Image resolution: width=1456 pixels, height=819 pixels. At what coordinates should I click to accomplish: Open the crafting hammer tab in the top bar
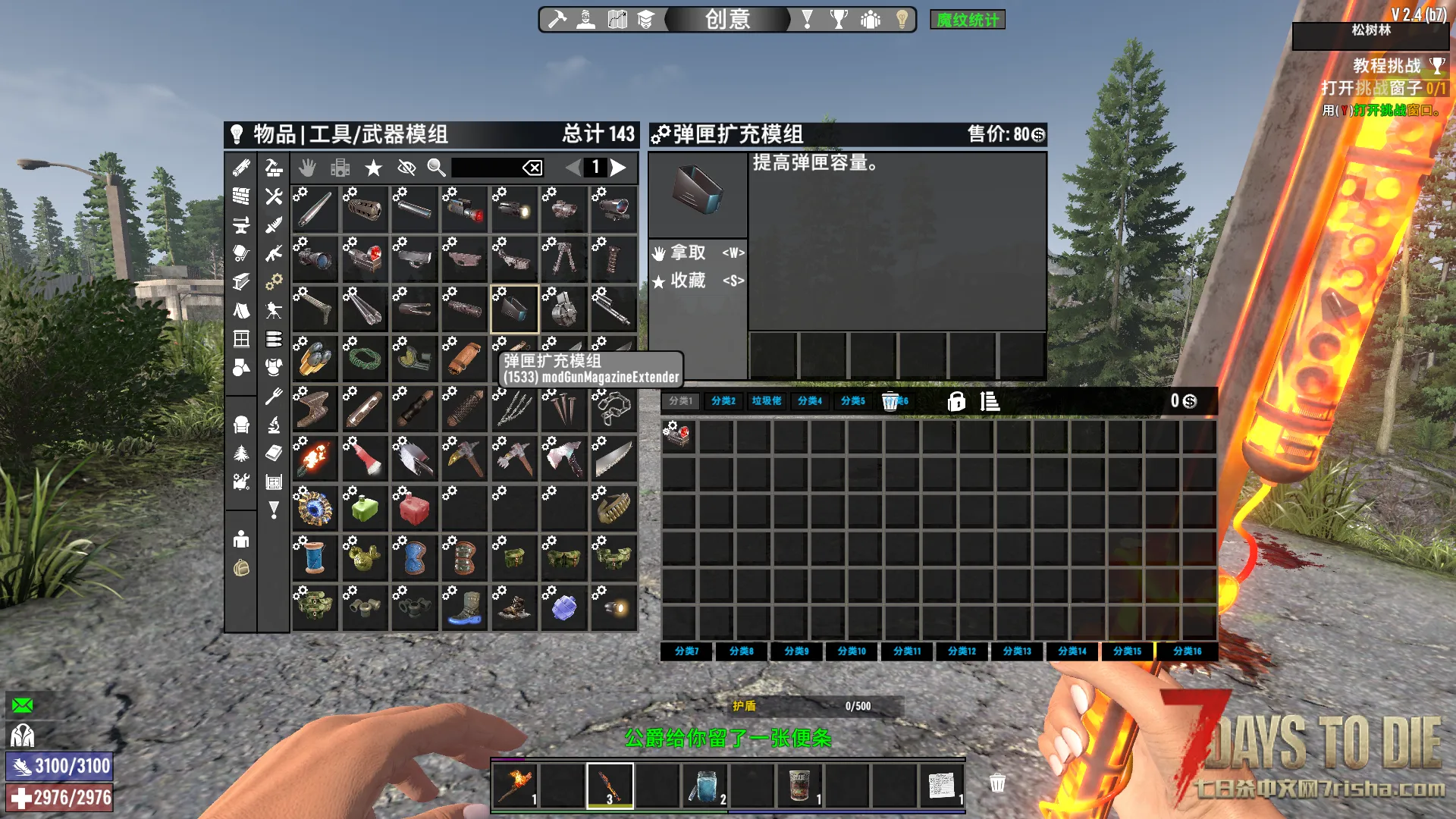(x=557, y=19)
